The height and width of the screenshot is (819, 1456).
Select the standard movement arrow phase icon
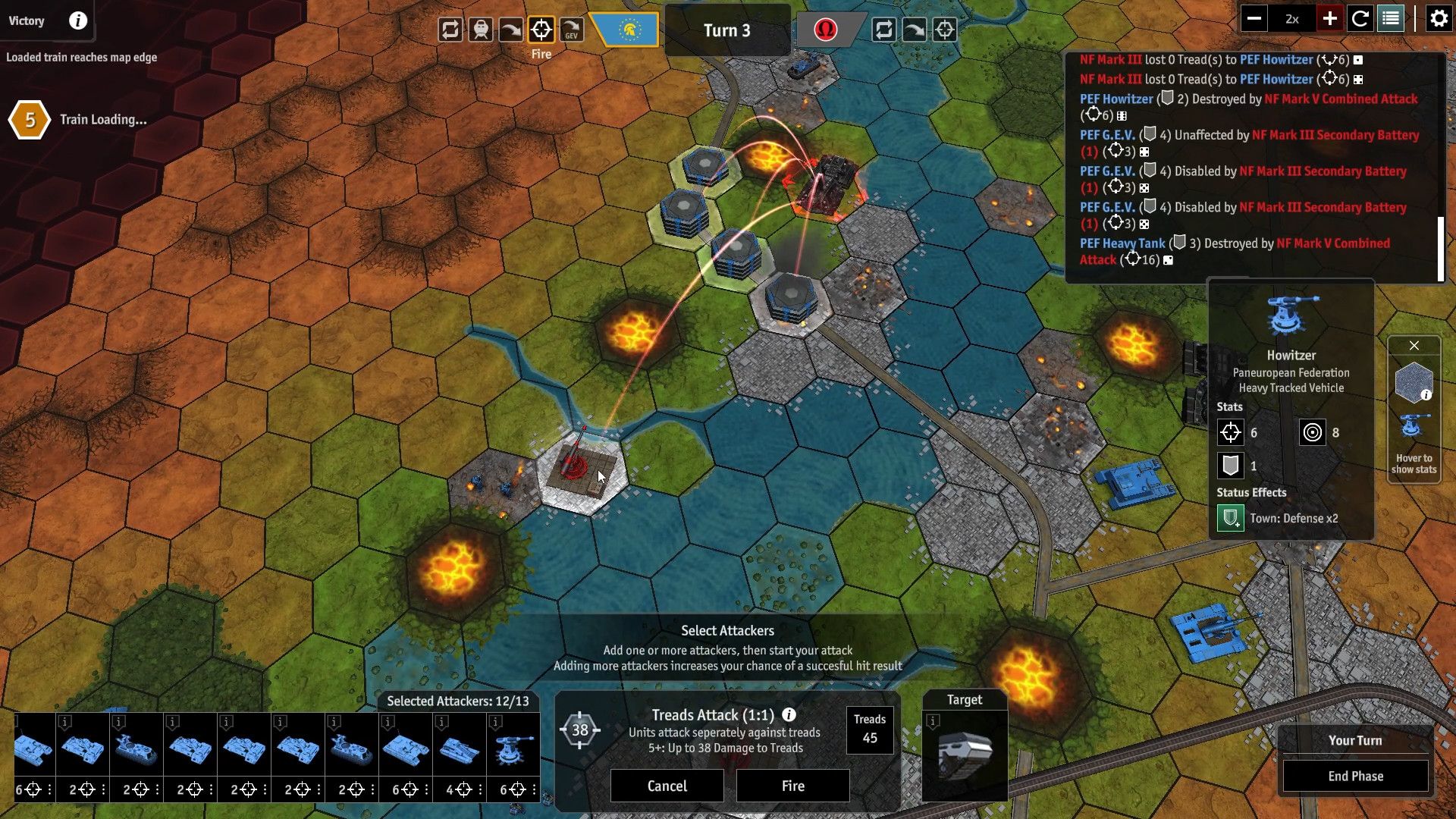pyautogui.click(x=511, y=29)
